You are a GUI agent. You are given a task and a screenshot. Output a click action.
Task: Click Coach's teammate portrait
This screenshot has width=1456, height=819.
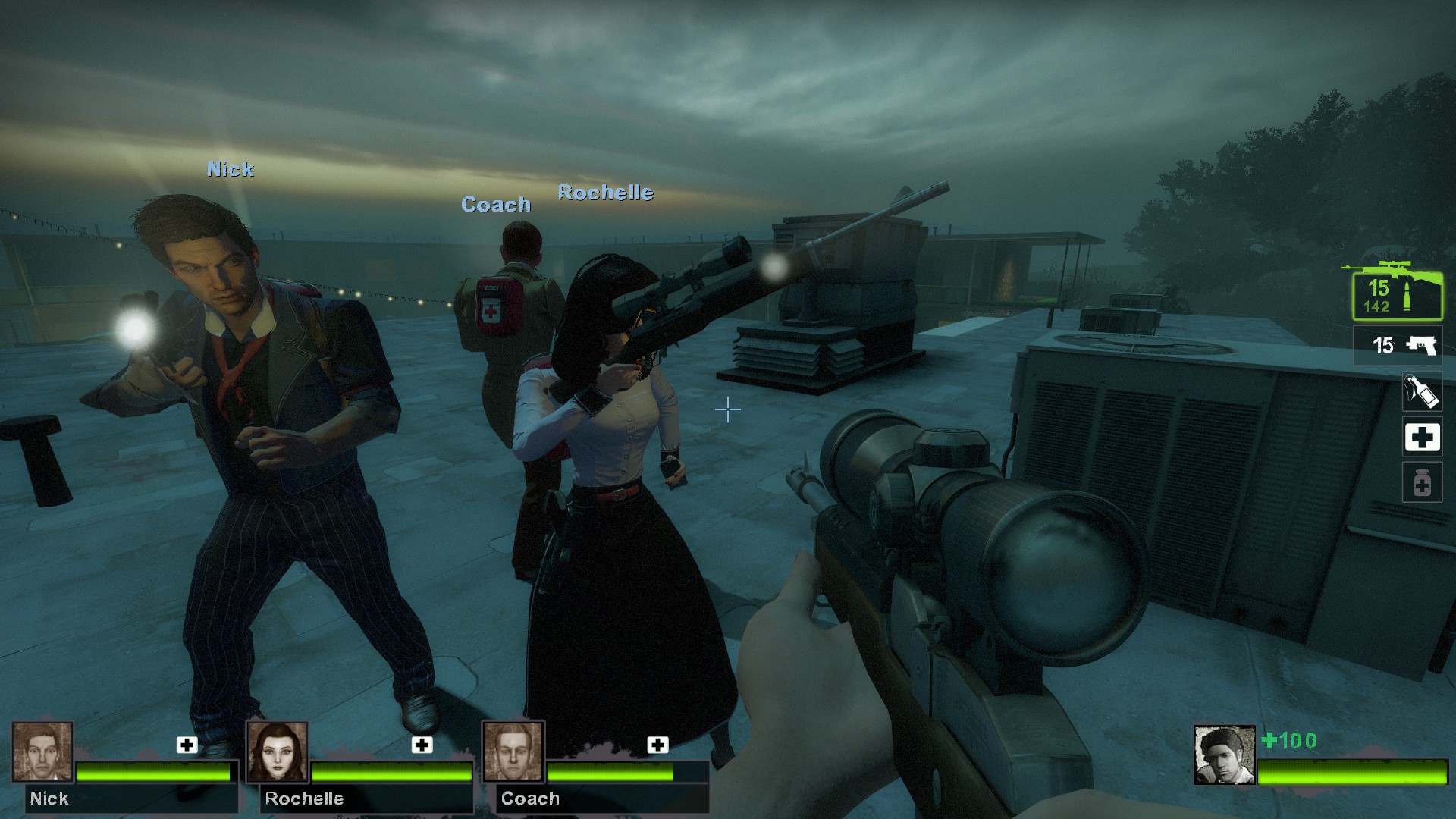pos(513,752)
